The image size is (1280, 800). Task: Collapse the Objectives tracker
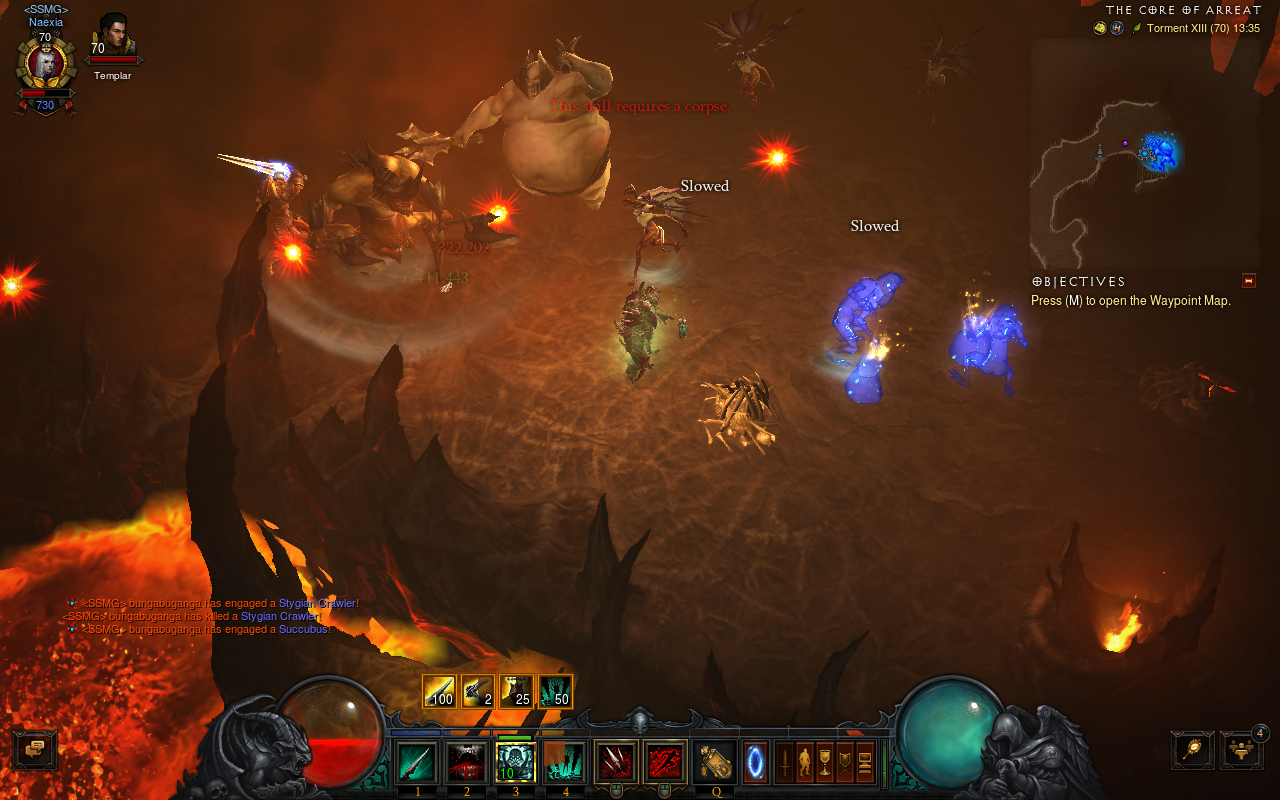(1248, 281)
